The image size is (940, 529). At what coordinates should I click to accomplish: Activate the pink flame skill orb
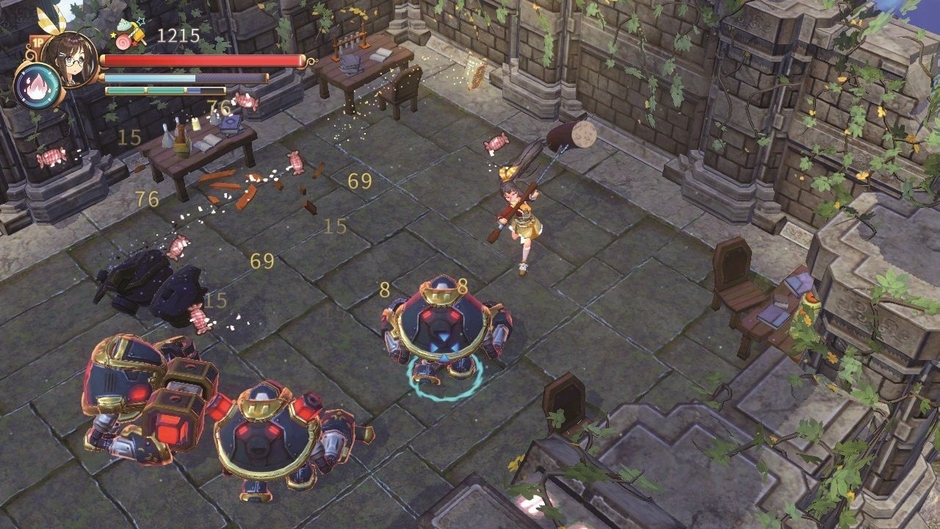pos(33,86)
